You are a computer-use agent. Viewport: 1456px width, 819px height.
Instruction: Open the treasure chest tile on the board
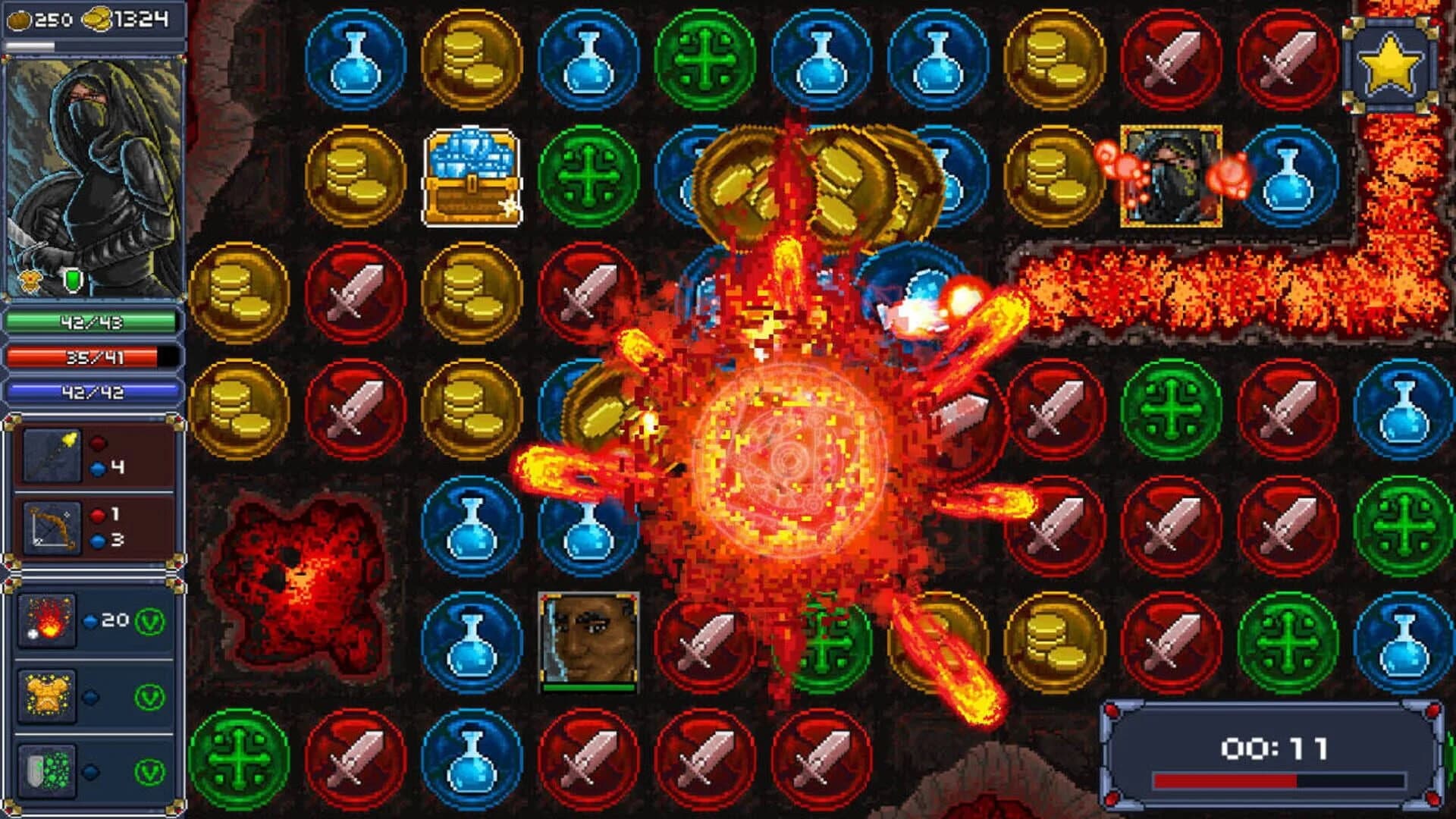pyautogui.click(x=470, y=178)
